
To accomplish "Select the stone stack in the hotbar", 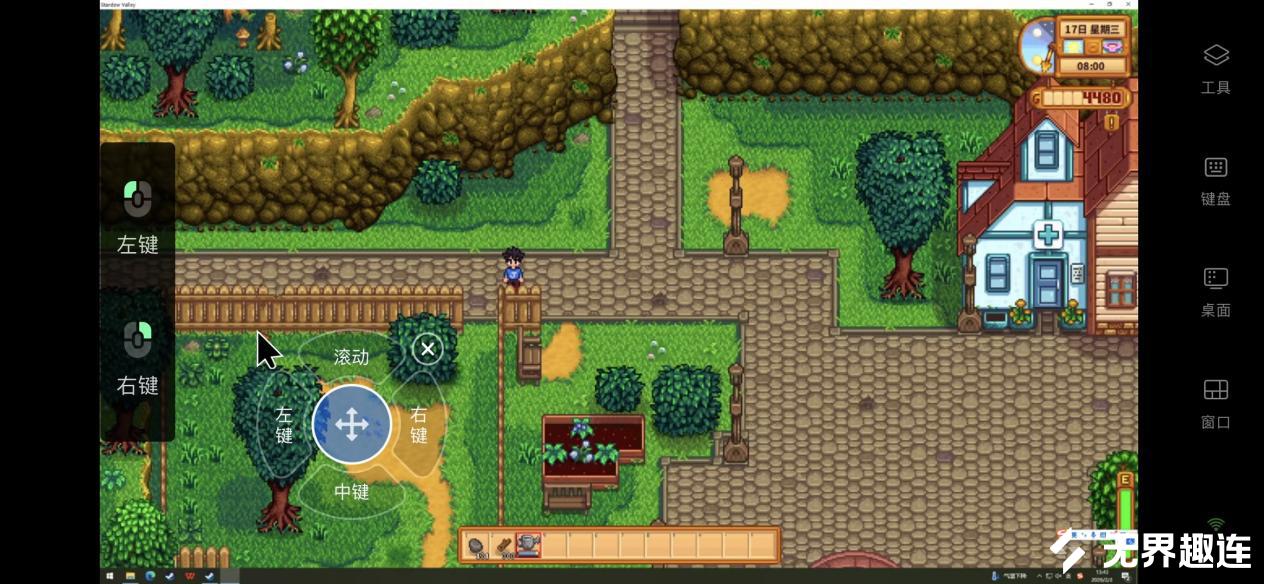I will pyautogui.click(x=478, y=546).
